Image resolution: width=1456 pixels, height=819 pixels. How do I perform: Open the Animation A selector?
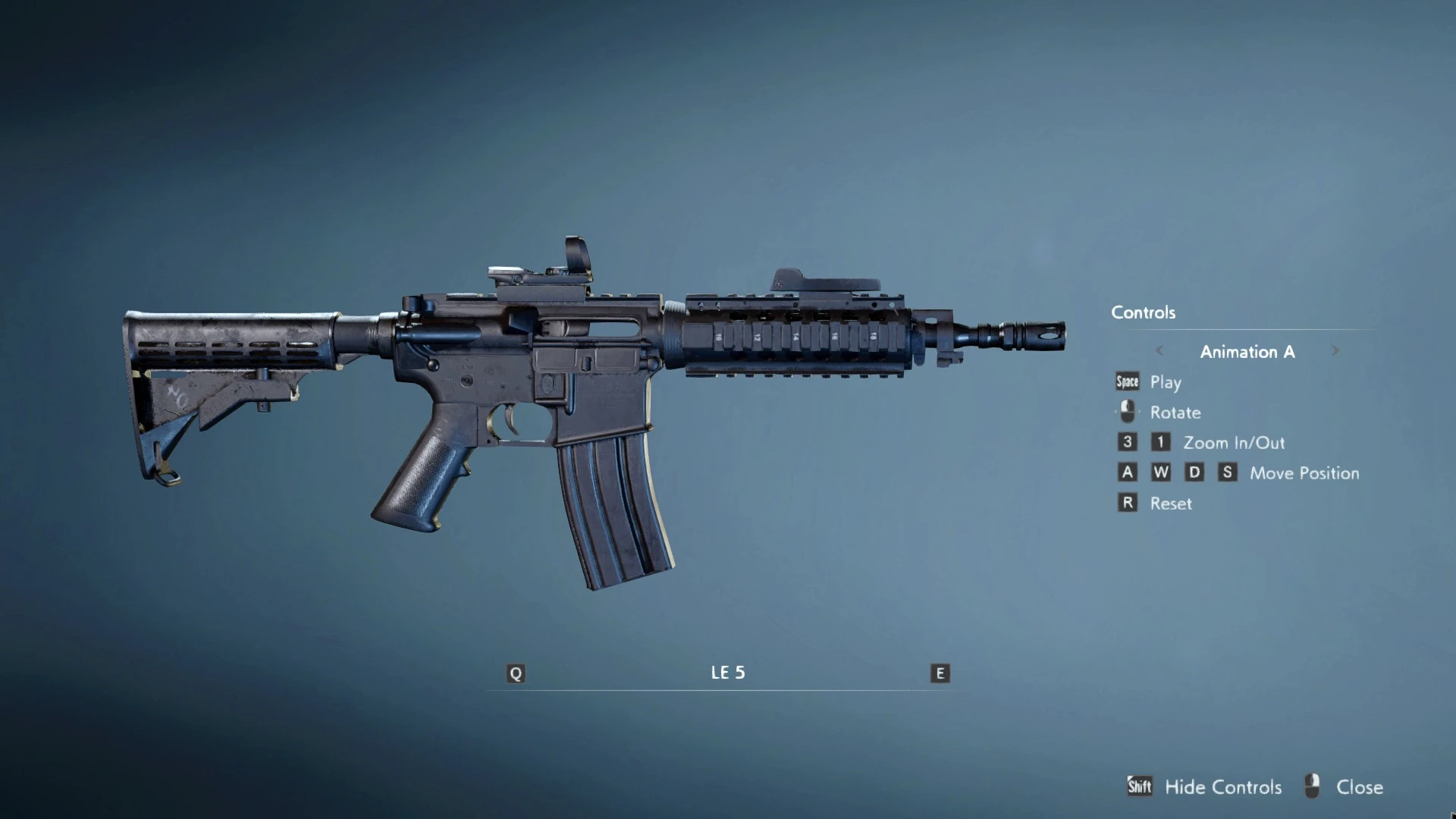tap(1247, 351)
